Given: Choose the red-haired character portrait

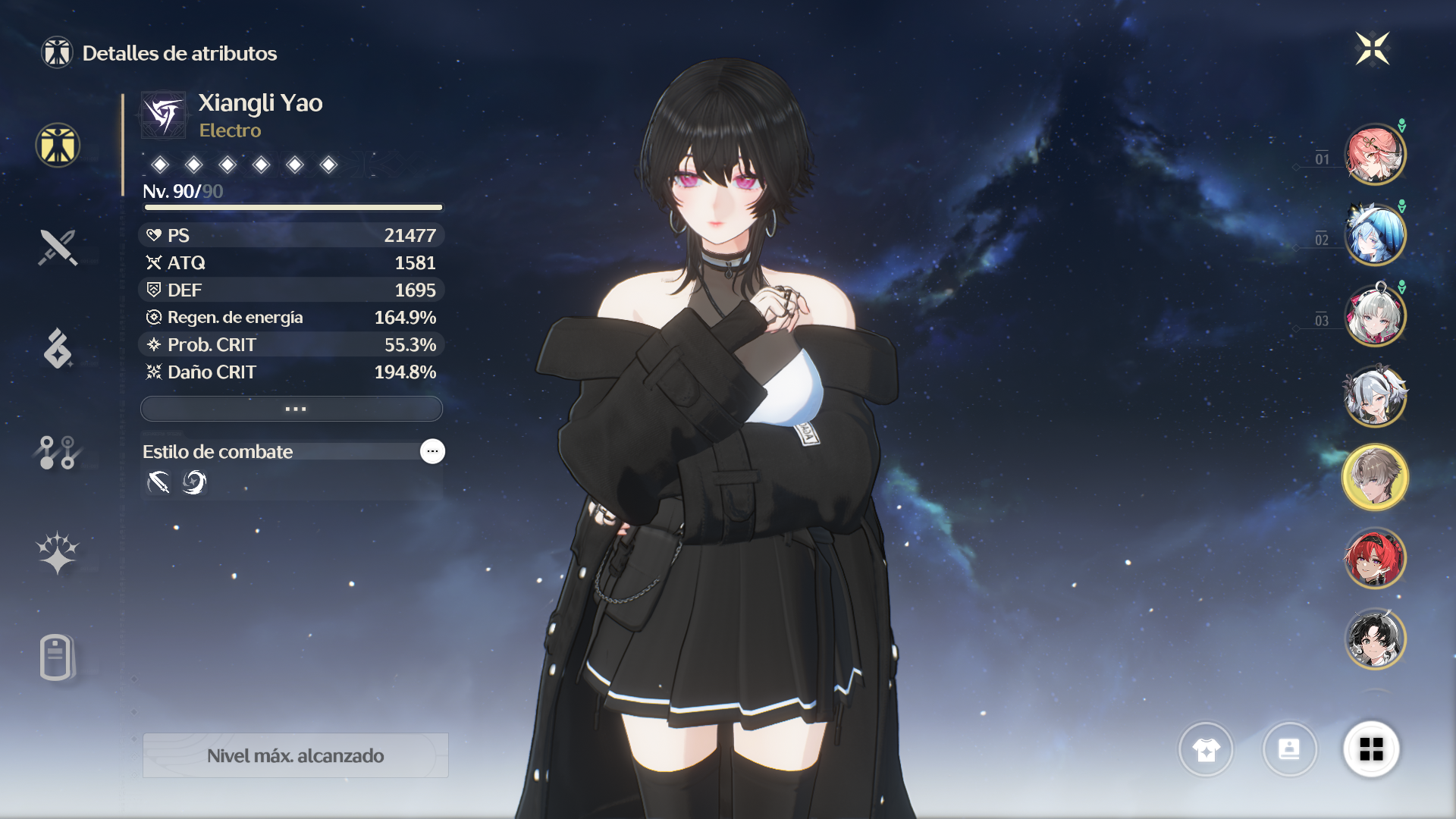Looking at the screenshot, I should click(1374, 559).
